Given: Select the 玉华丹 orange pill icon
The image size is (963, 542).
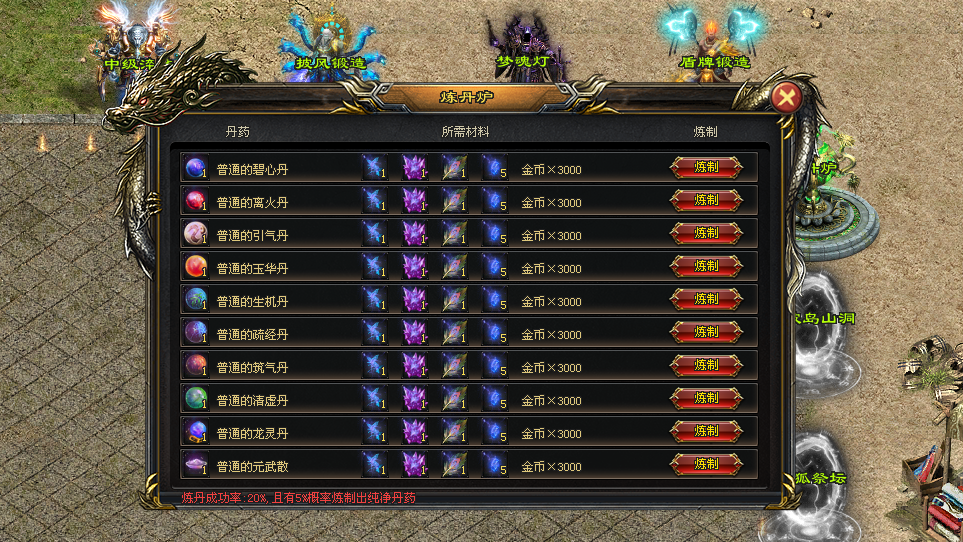Looking at the screenshot, I should [195, 267].
